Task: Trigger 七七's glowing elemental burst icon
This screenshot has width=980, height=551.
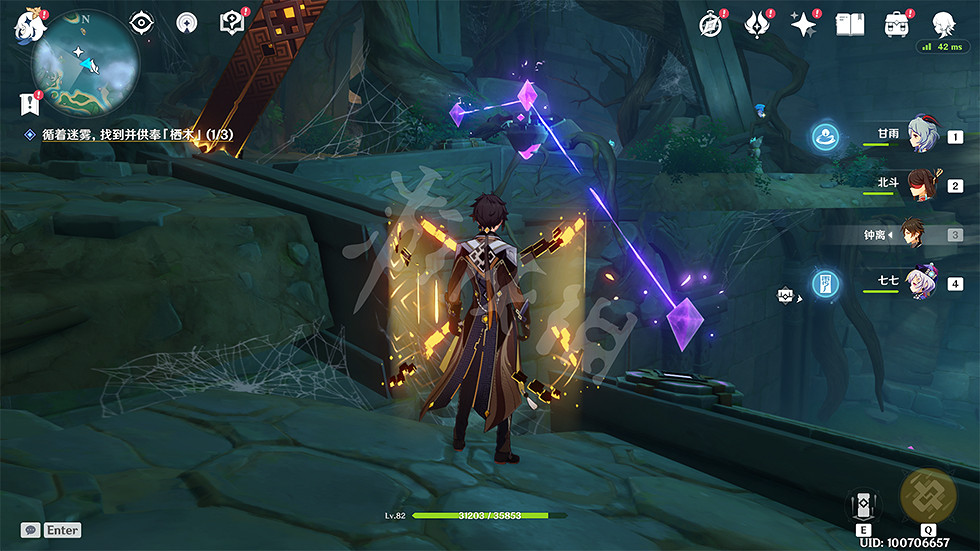Action: click(824, 284)
